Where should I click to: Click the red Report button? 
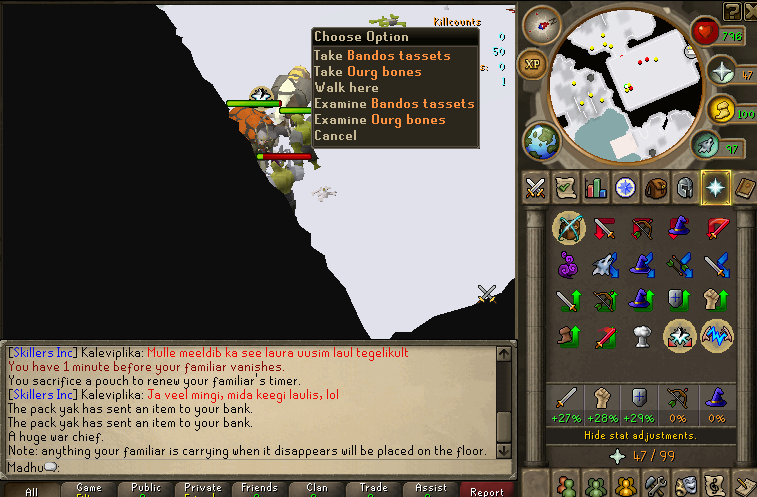(487, 491)
